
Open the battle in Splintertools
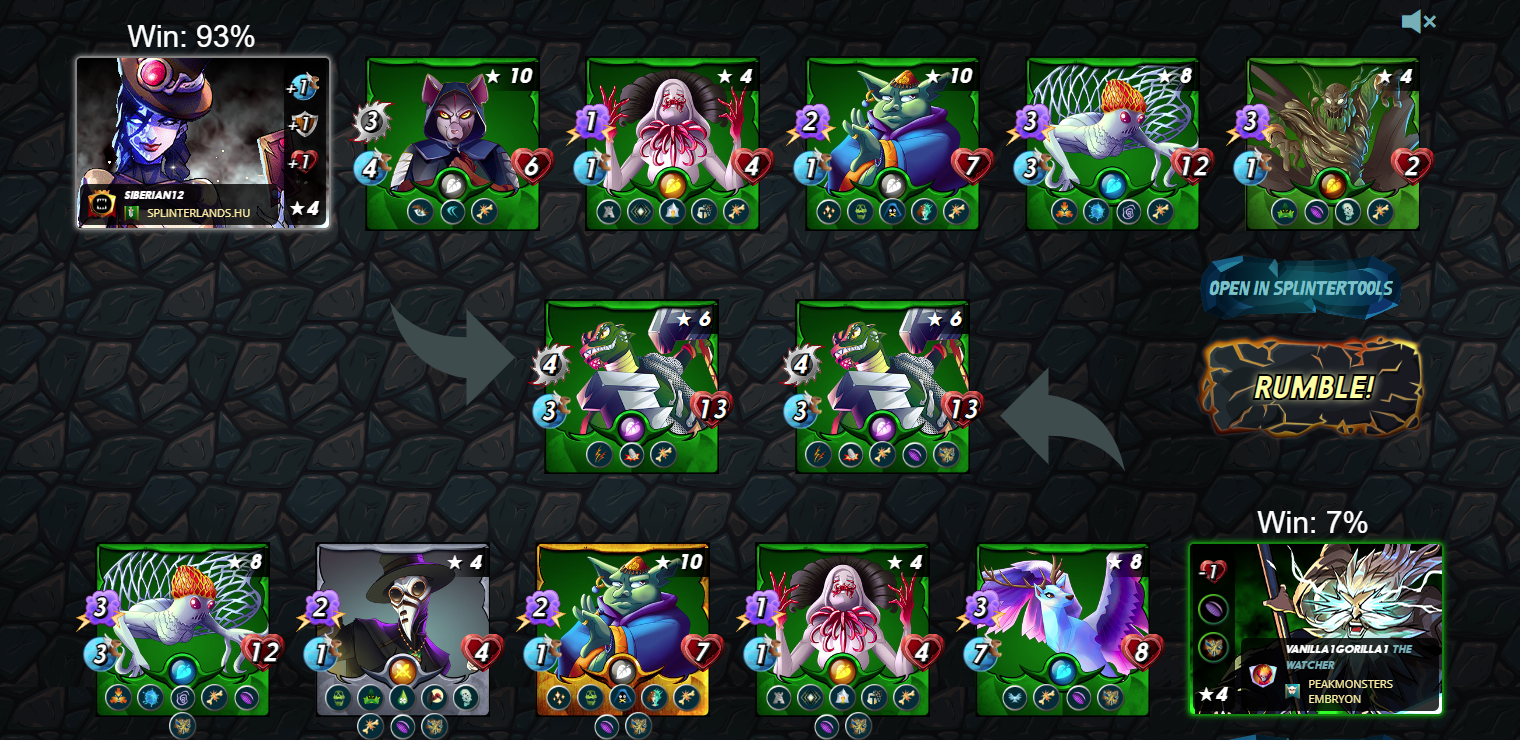pyautogui.click(x=1300, y=288)
